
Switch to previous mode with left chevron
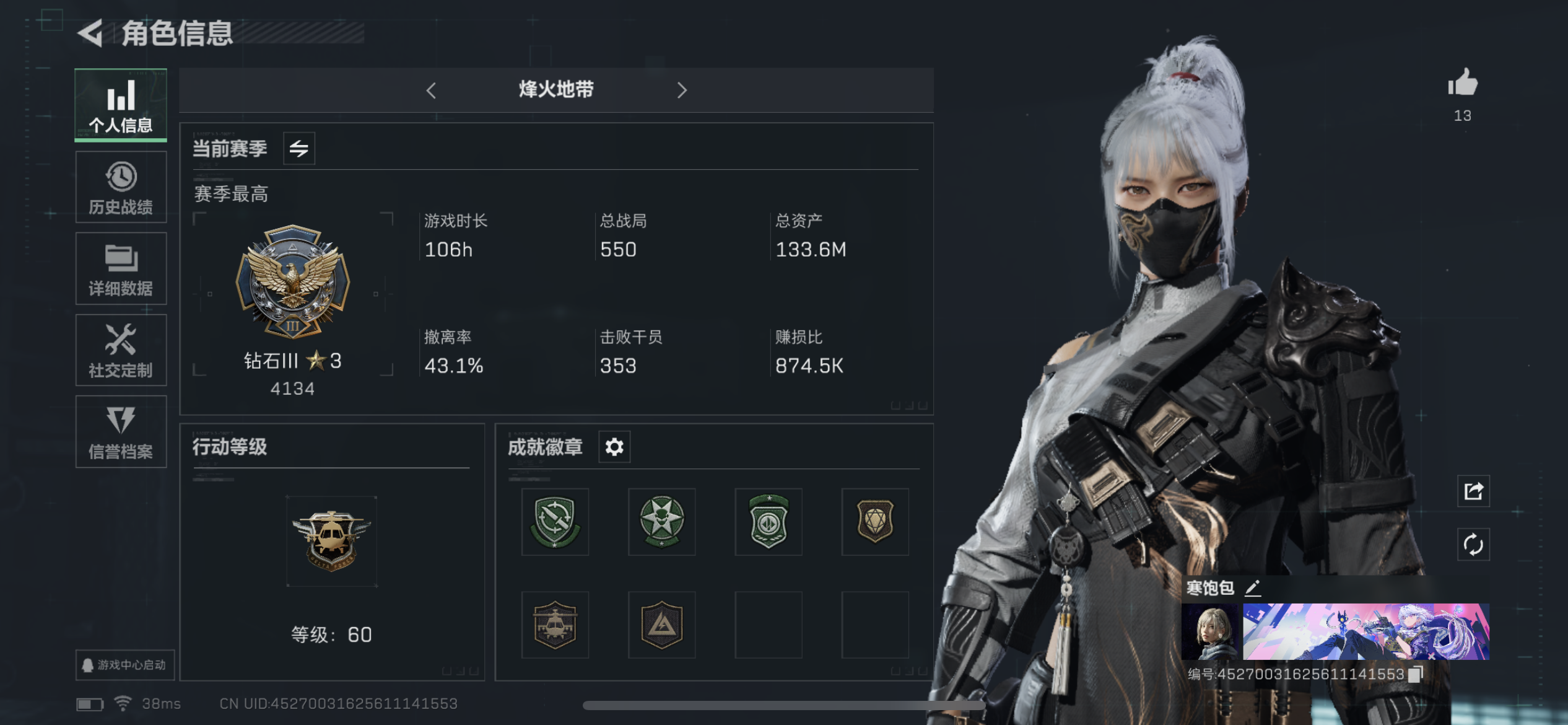[432, 90]
